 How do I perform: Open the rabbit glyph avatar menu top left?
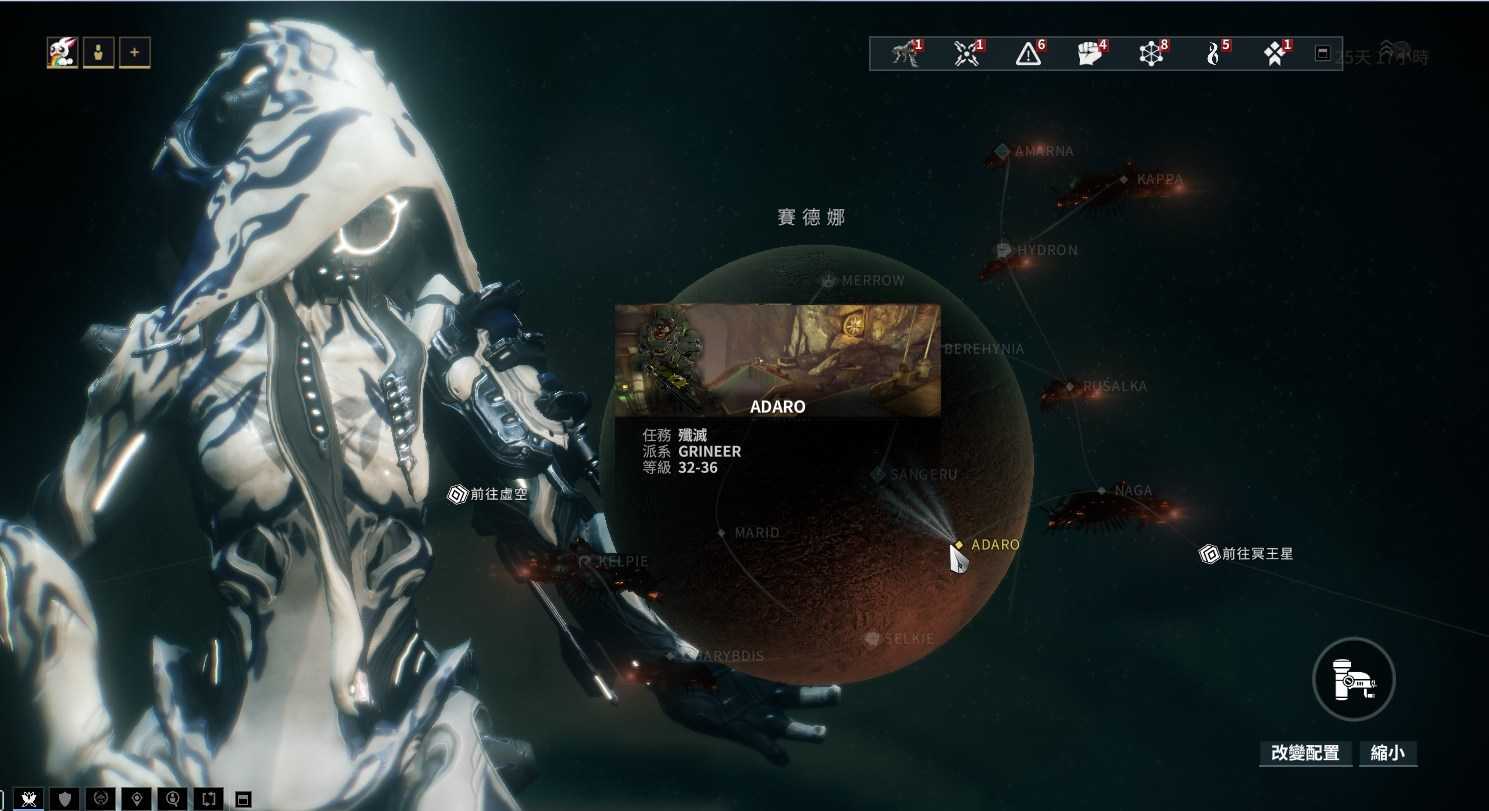coord(61,51)
